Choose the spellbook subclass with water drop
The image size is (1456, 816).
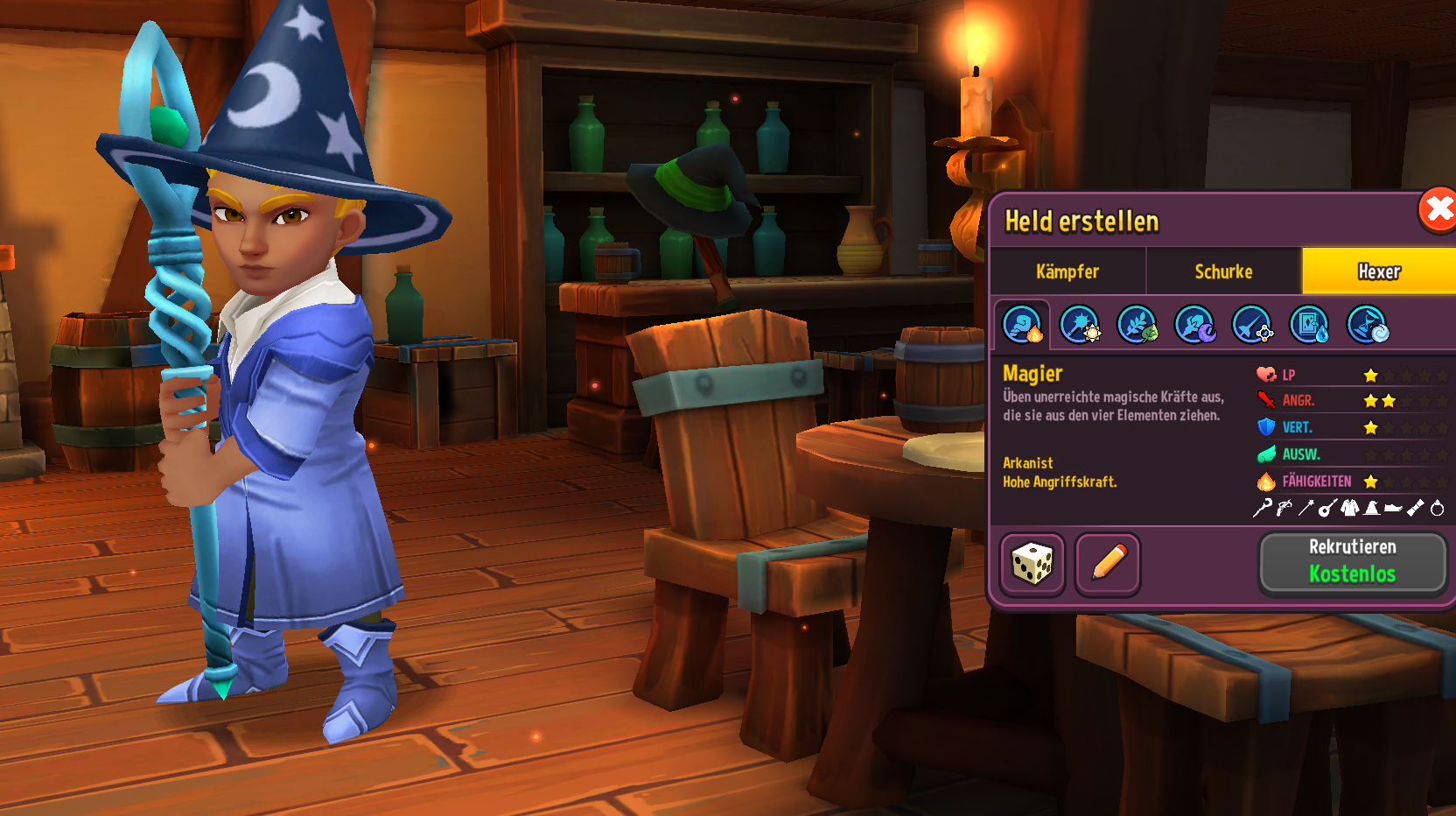tap(1310, 325)
